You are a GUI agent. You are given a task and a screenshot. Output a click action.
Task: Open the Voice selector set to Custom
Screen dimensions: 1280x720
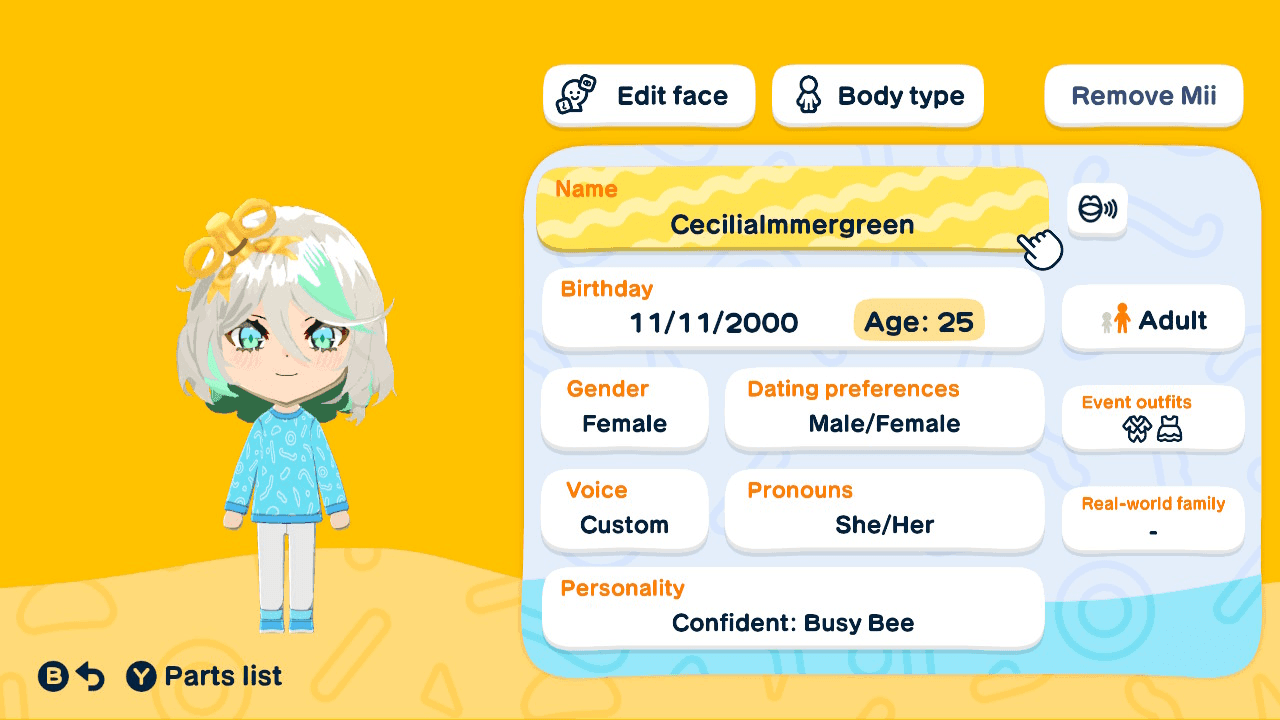coord(624,510)
